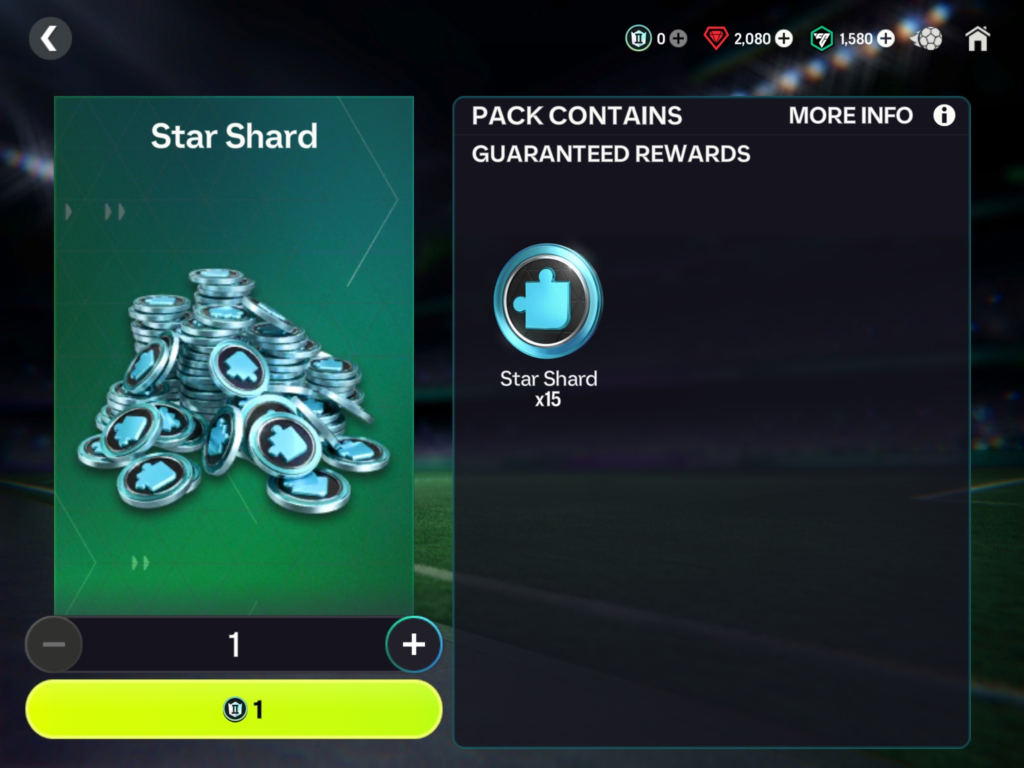
Task: Increase the pack quantity with plus
Action: tap(413, 645)
